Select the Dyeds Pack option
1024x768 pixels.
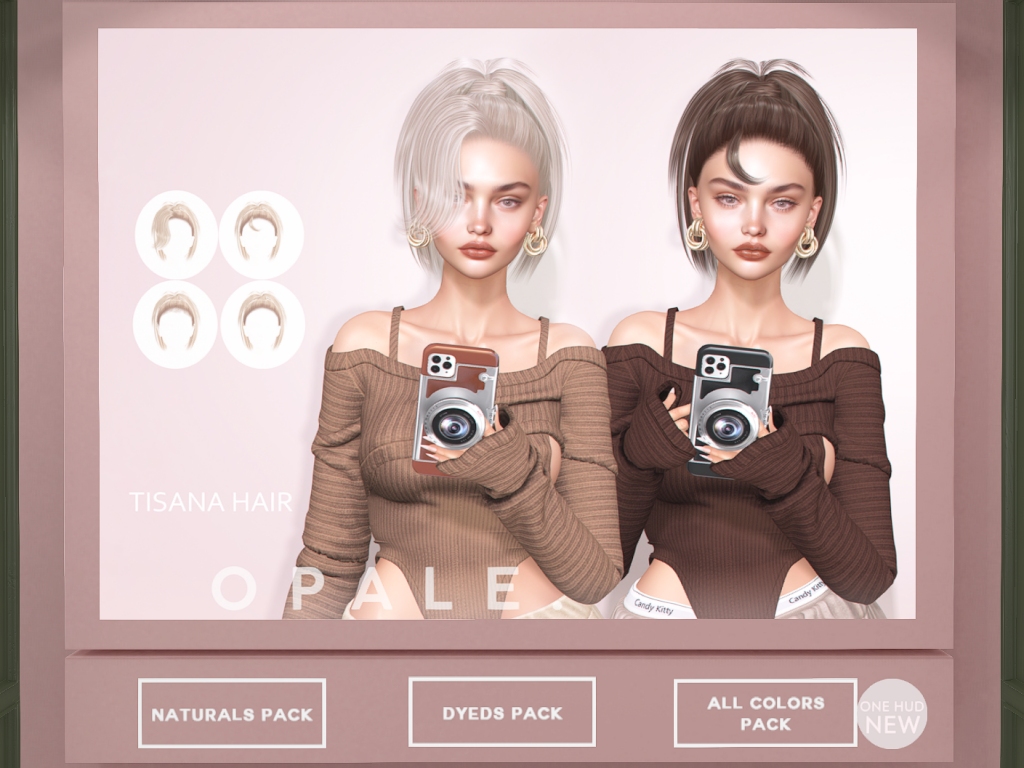click(x=502, y=712)
